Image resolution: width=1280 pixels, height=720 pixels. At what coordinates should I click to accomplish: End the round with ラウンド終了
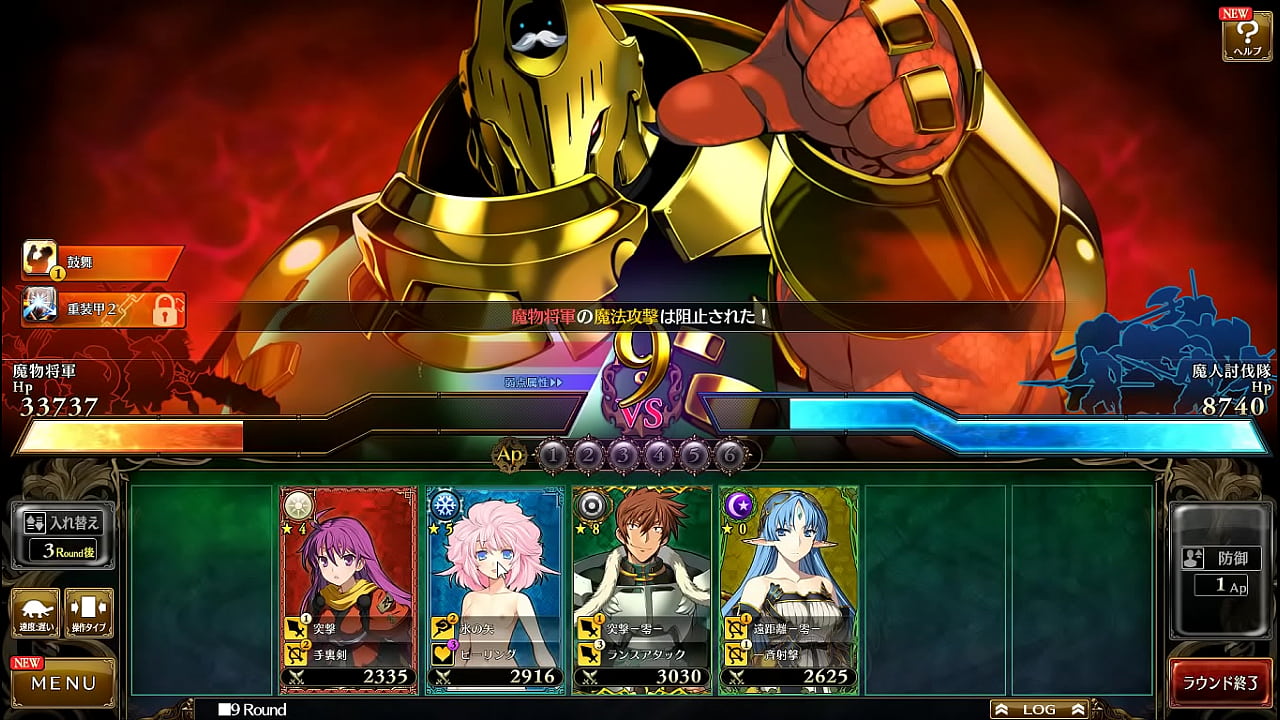click(1220, 683)
